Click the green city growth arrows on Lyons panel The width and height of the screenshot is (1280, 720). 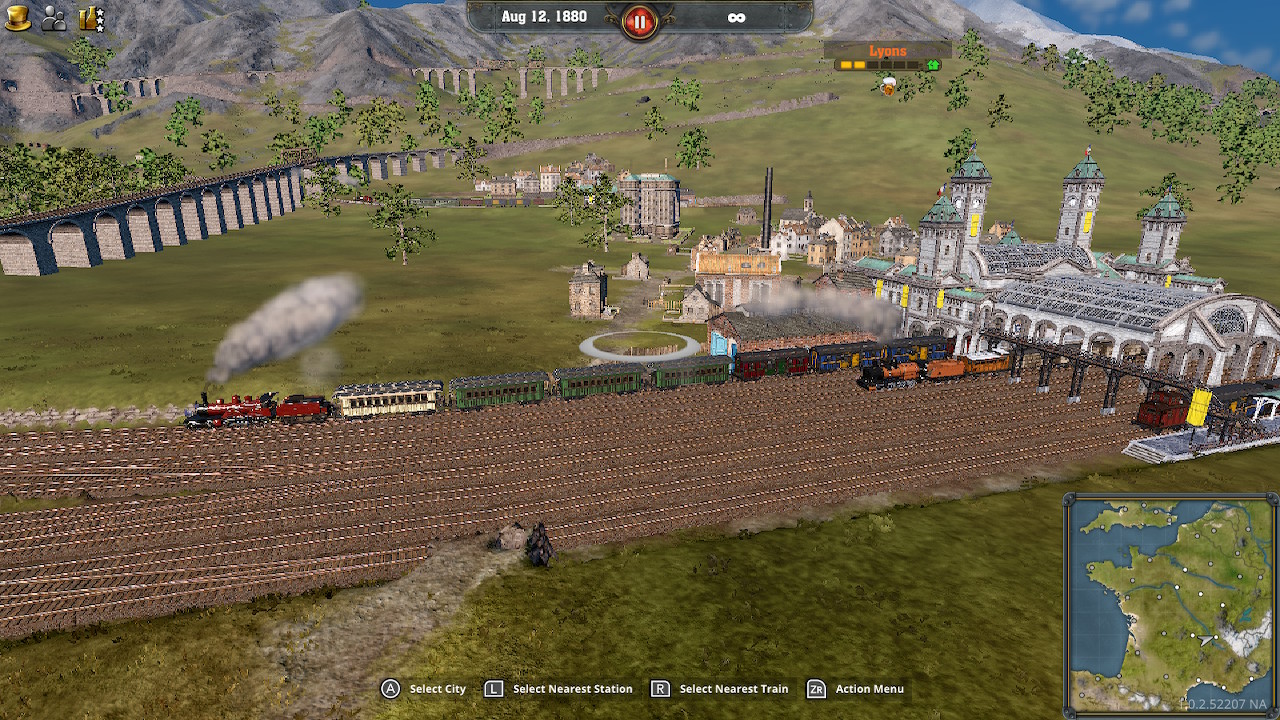933,65
